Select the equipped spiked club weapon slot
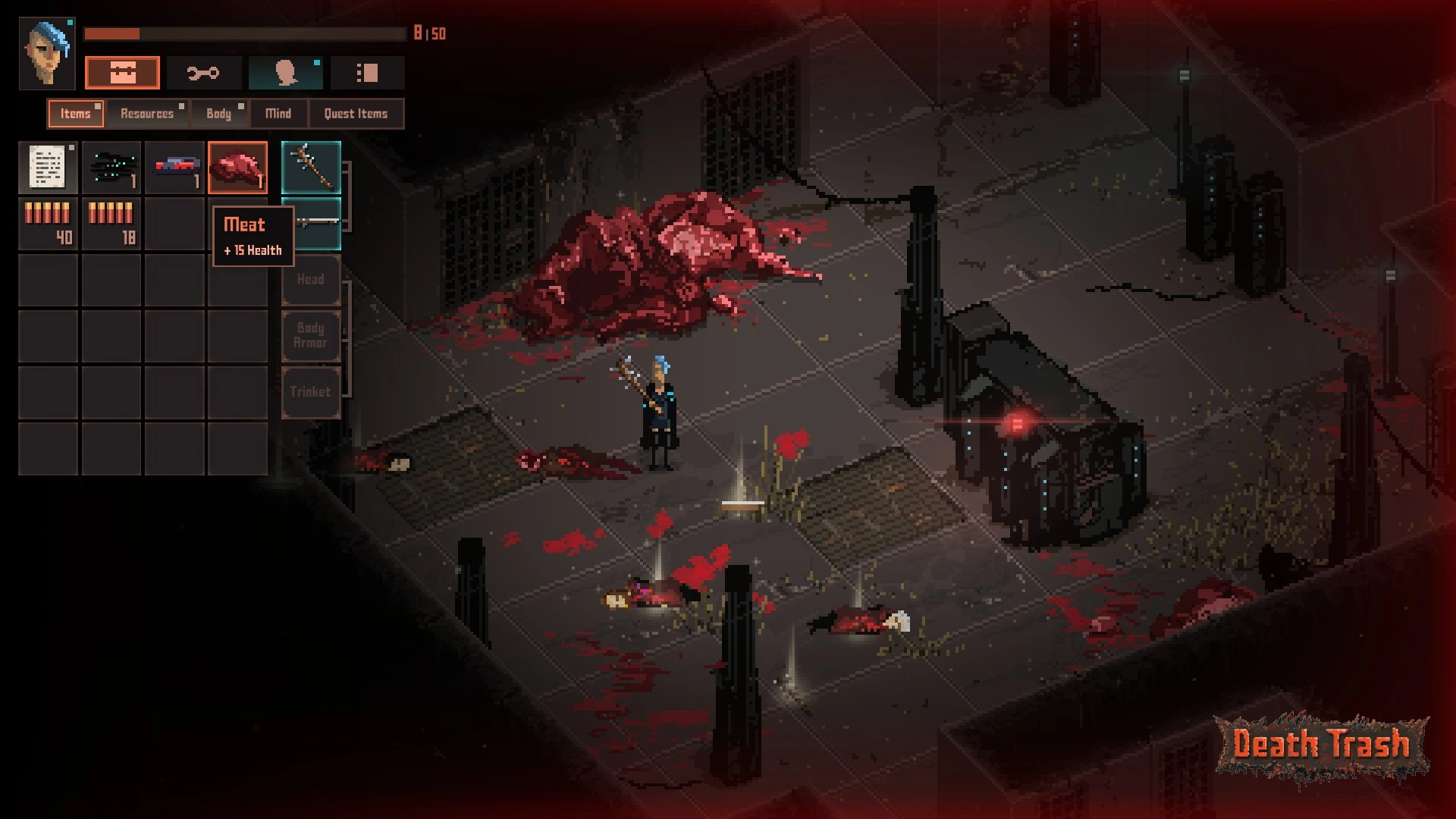 click(311, 168)
